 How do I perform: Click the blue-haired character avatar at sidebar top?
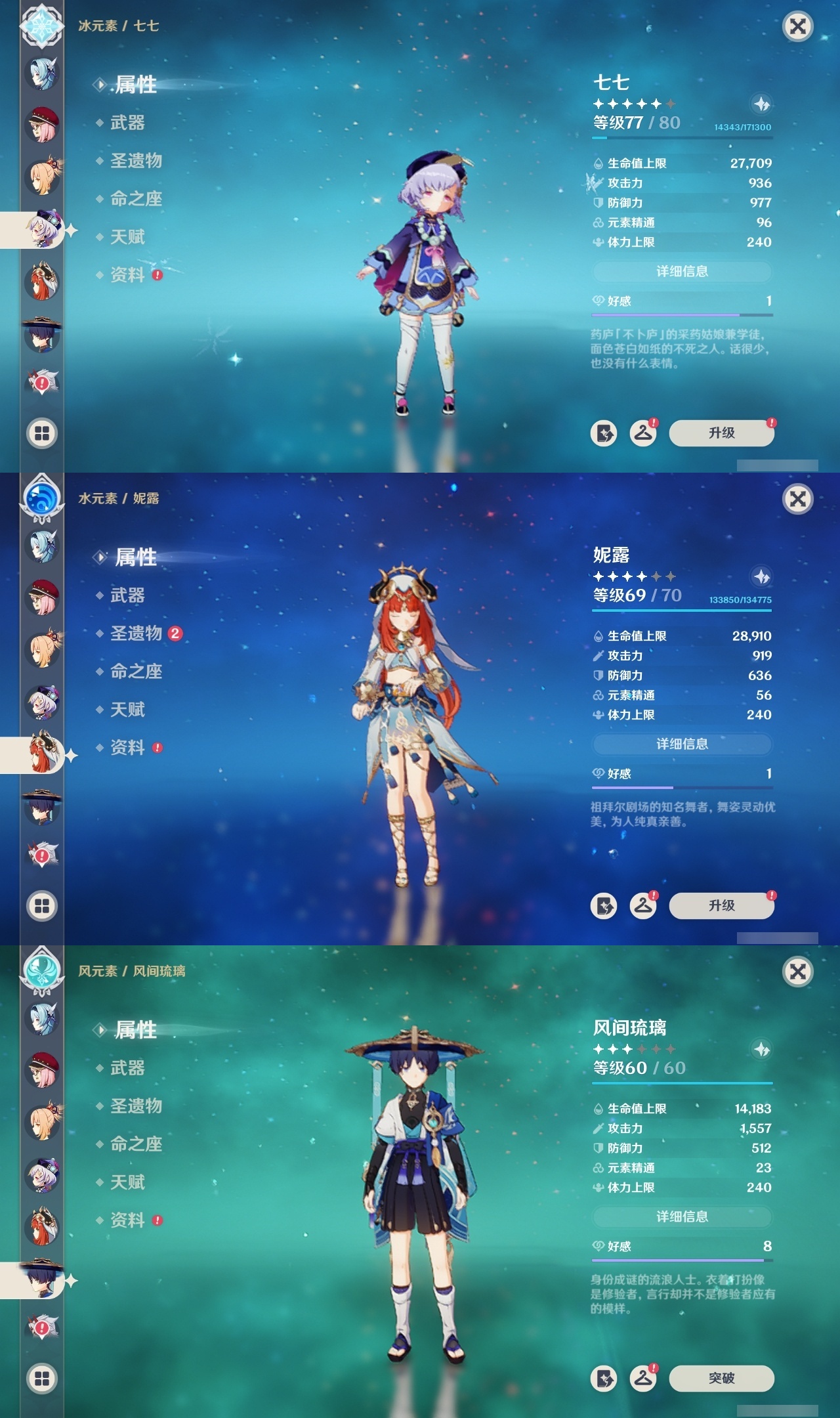41,74
